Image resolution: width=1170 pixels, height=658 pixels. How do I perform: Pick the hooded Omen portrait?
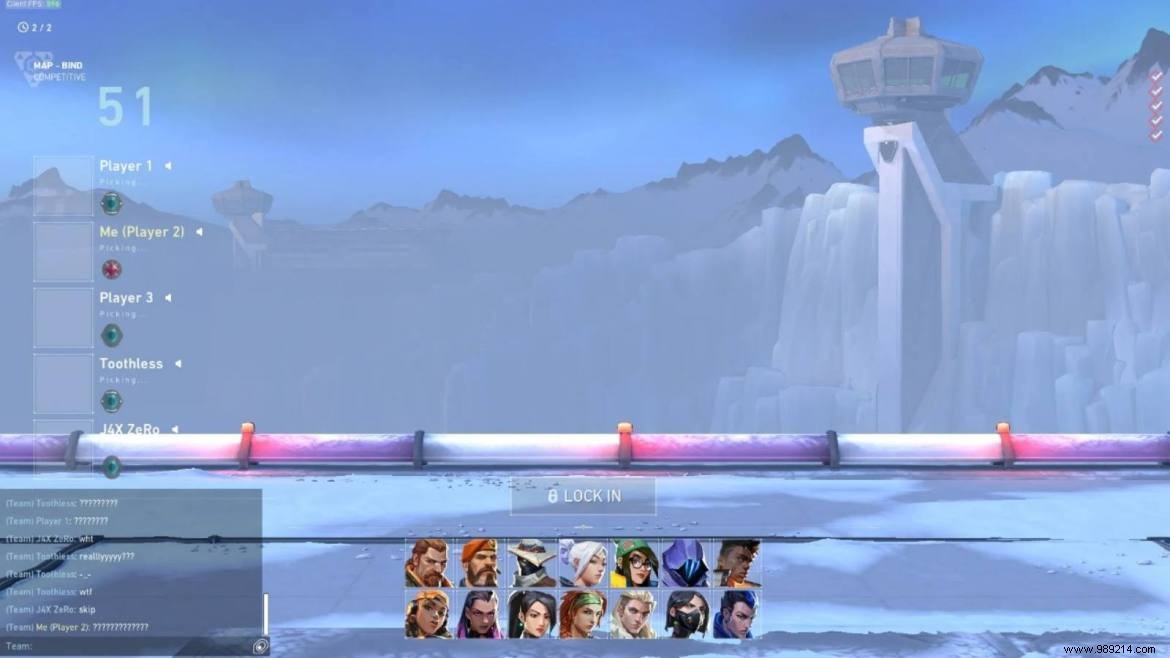tap(685, 563)
